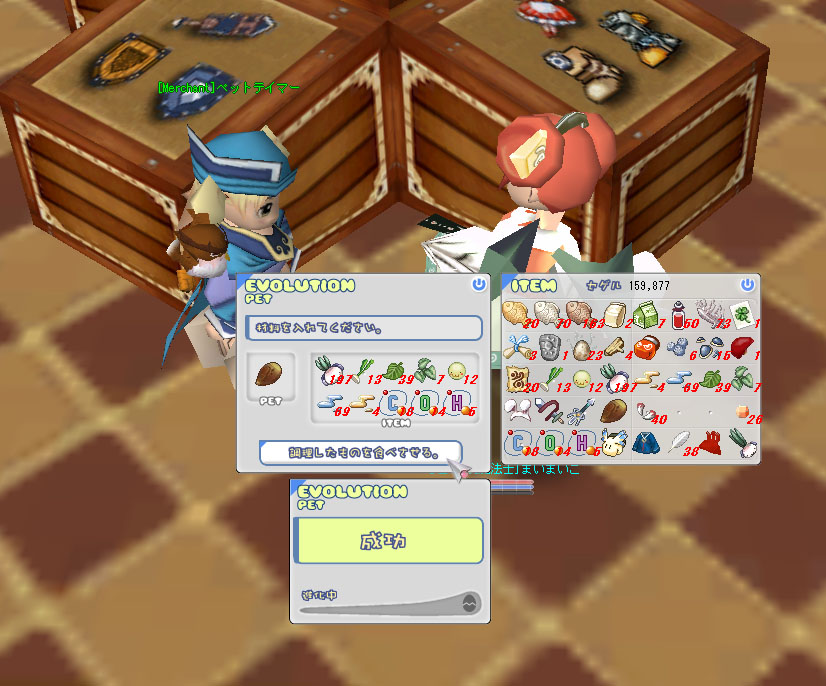Viewport: 826px width, 686px height.
Task: Pick the red dress item
Action: point(709,441)
